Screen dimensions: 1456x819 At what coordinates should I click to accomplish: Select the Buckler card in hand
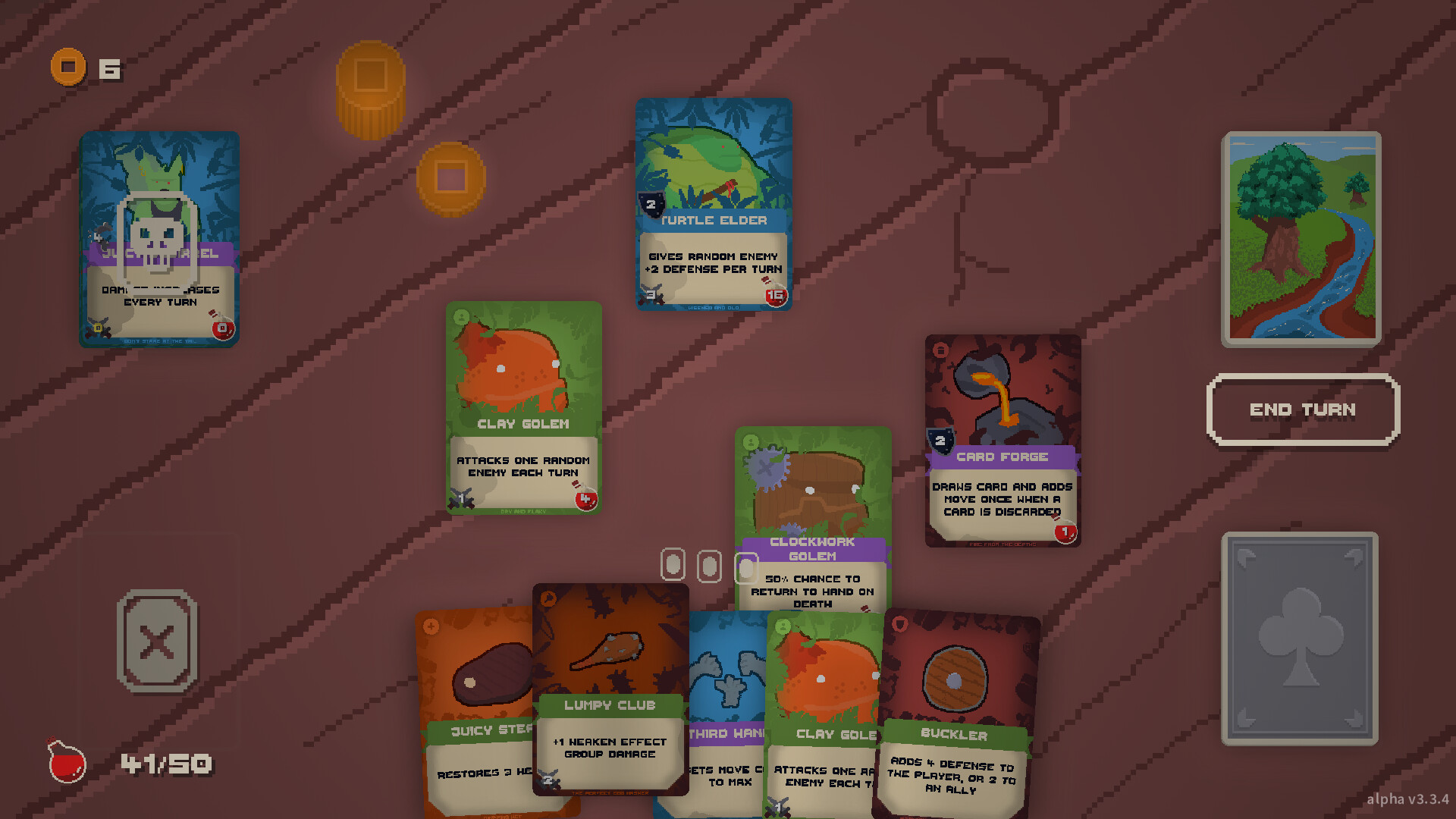click(x=954, y=705)
